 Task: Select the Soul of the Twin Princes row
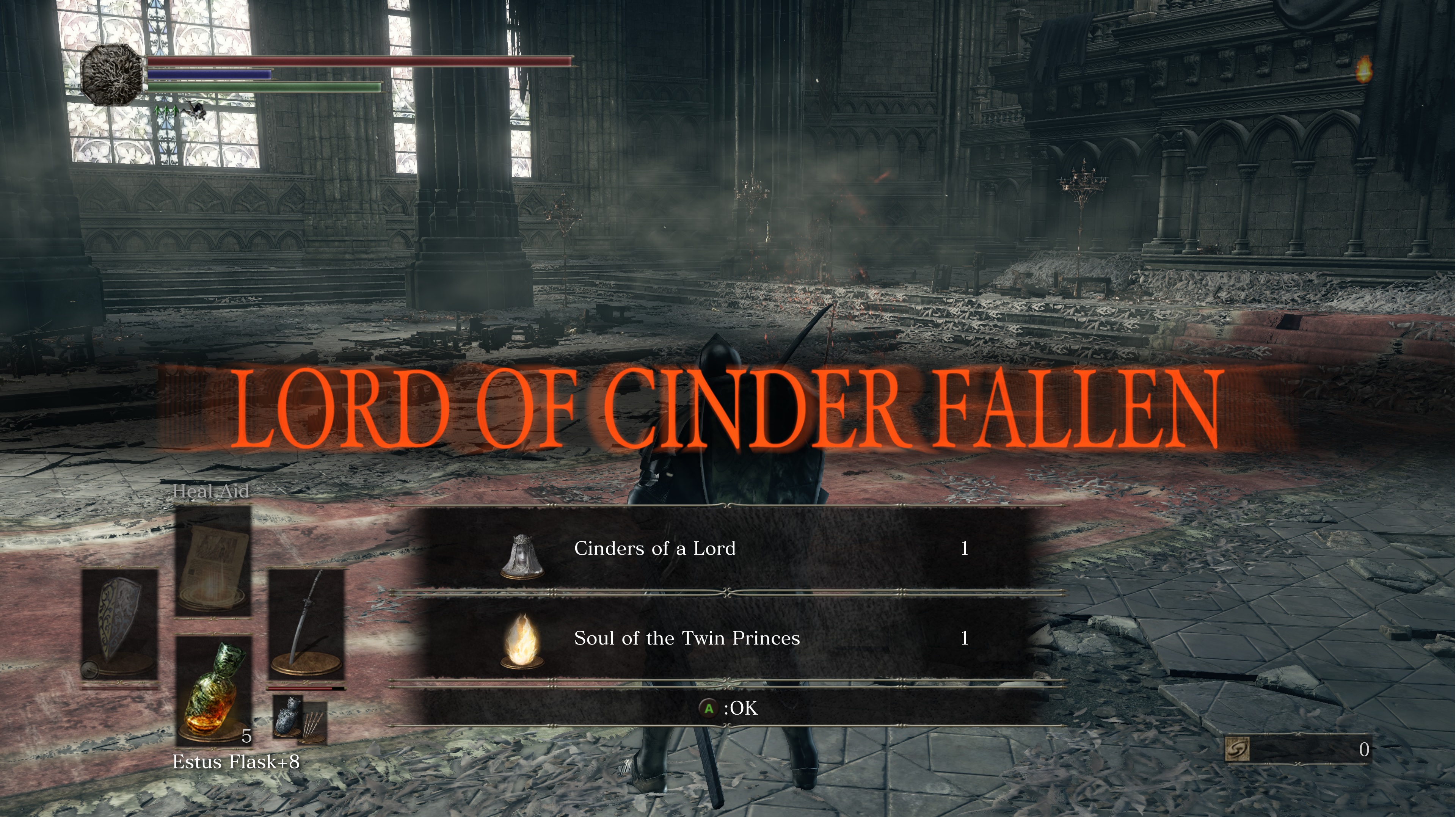(727, 638)
